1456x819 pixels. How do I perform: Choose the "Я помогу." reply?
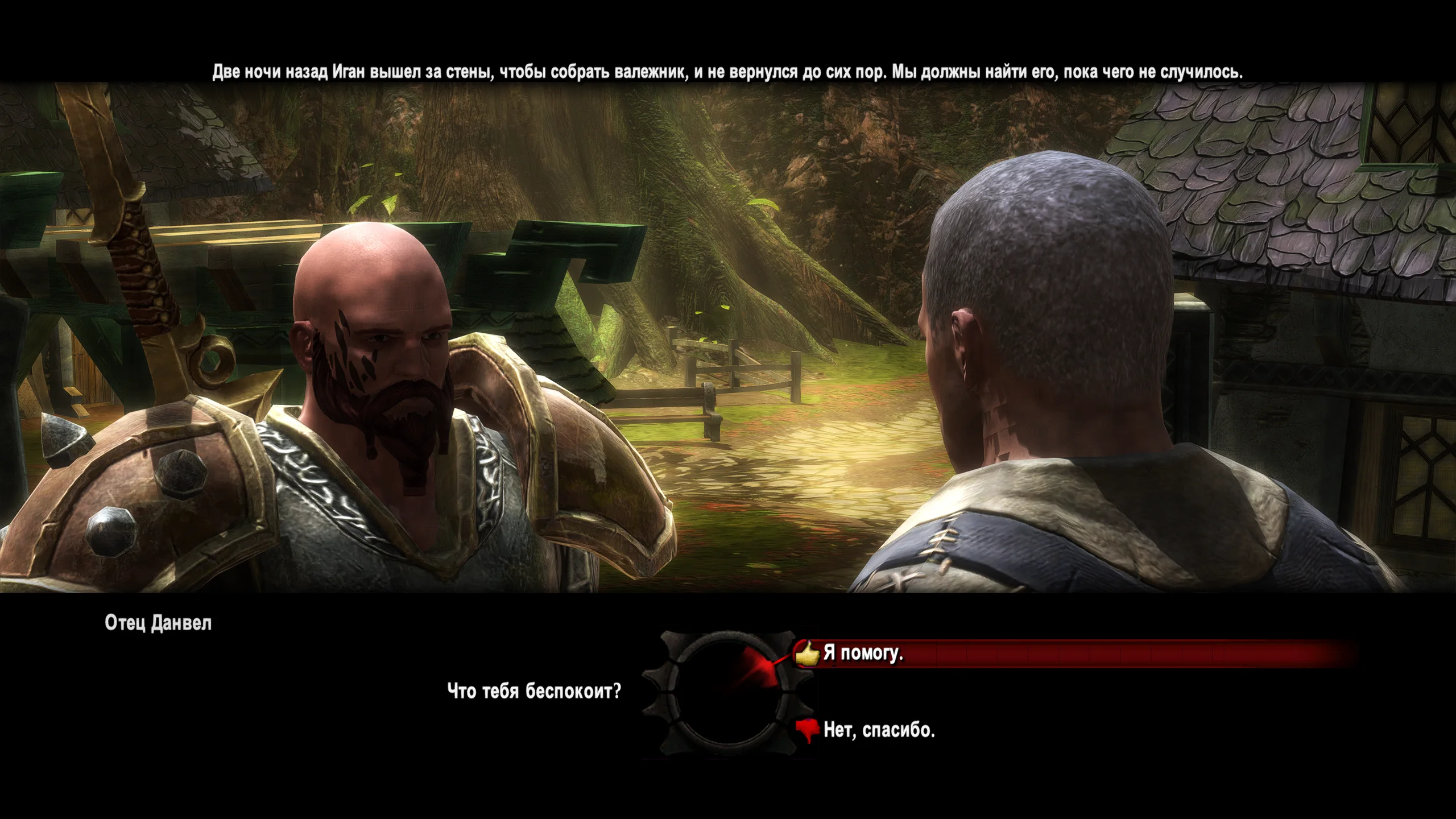click(x=863, y=653)
